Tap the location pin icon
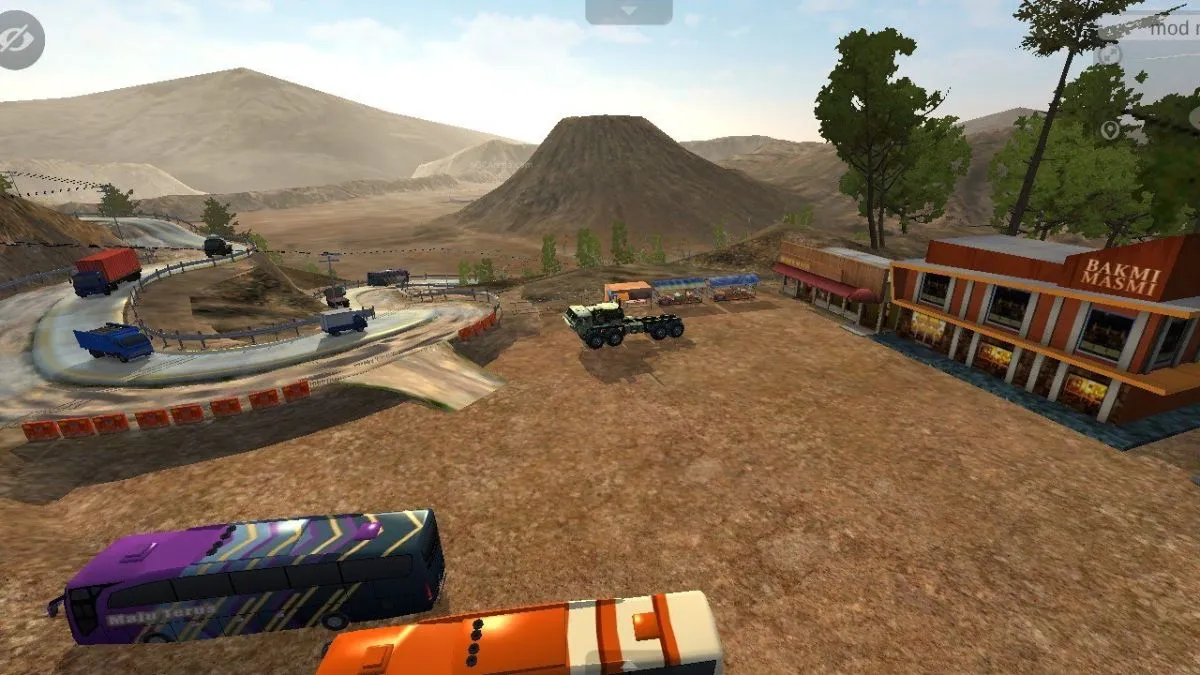The image size is (1200, 675). point(1110,130)
